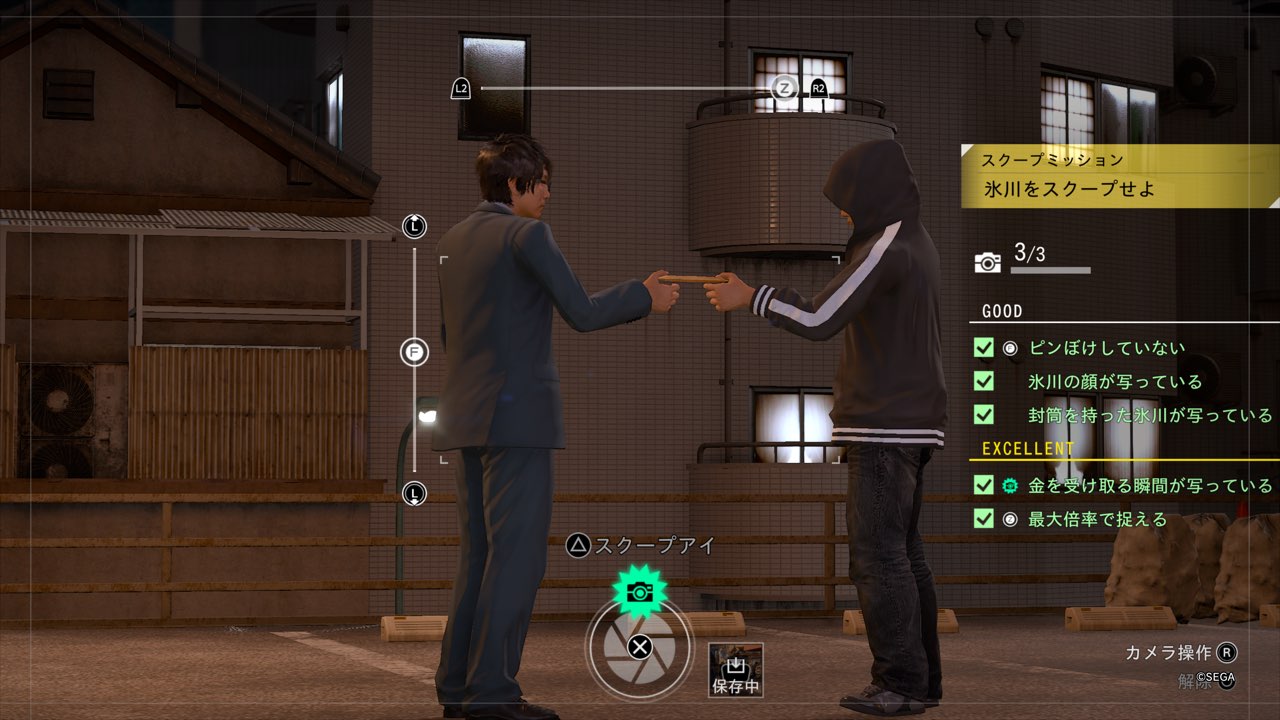Click the 最大倍率で捉える checkbox
Screen dimensions: 1280x720
tap(983, 519)
